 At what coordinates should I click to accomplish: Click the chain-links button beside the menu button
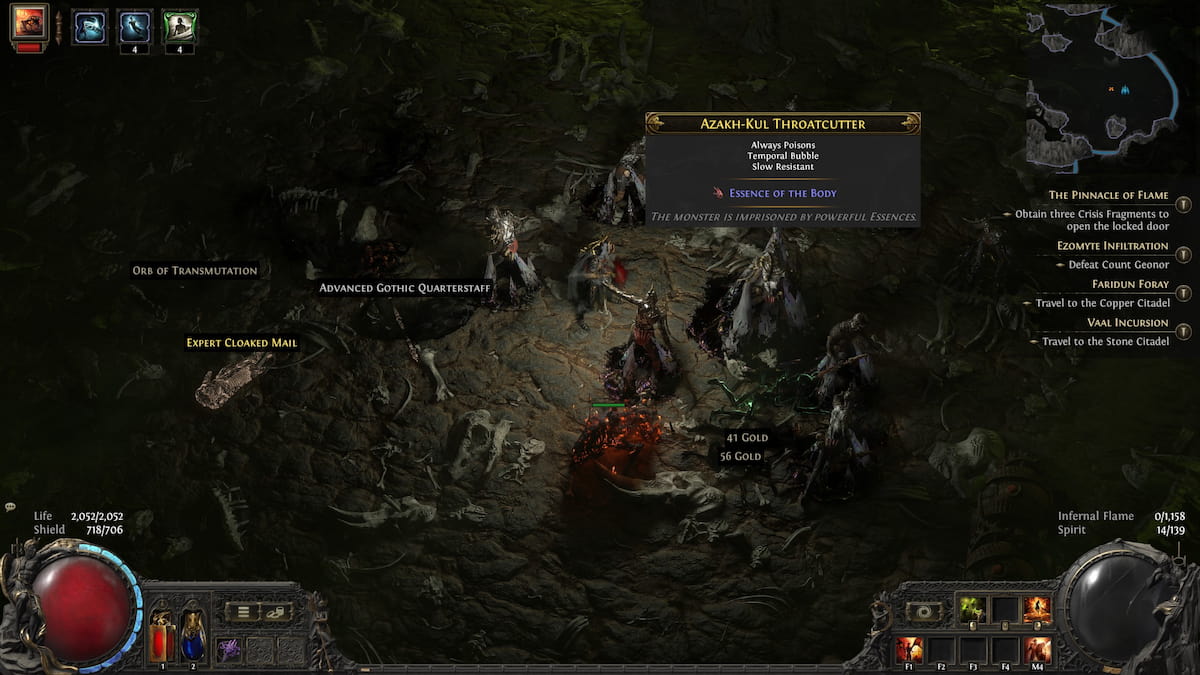276,612
